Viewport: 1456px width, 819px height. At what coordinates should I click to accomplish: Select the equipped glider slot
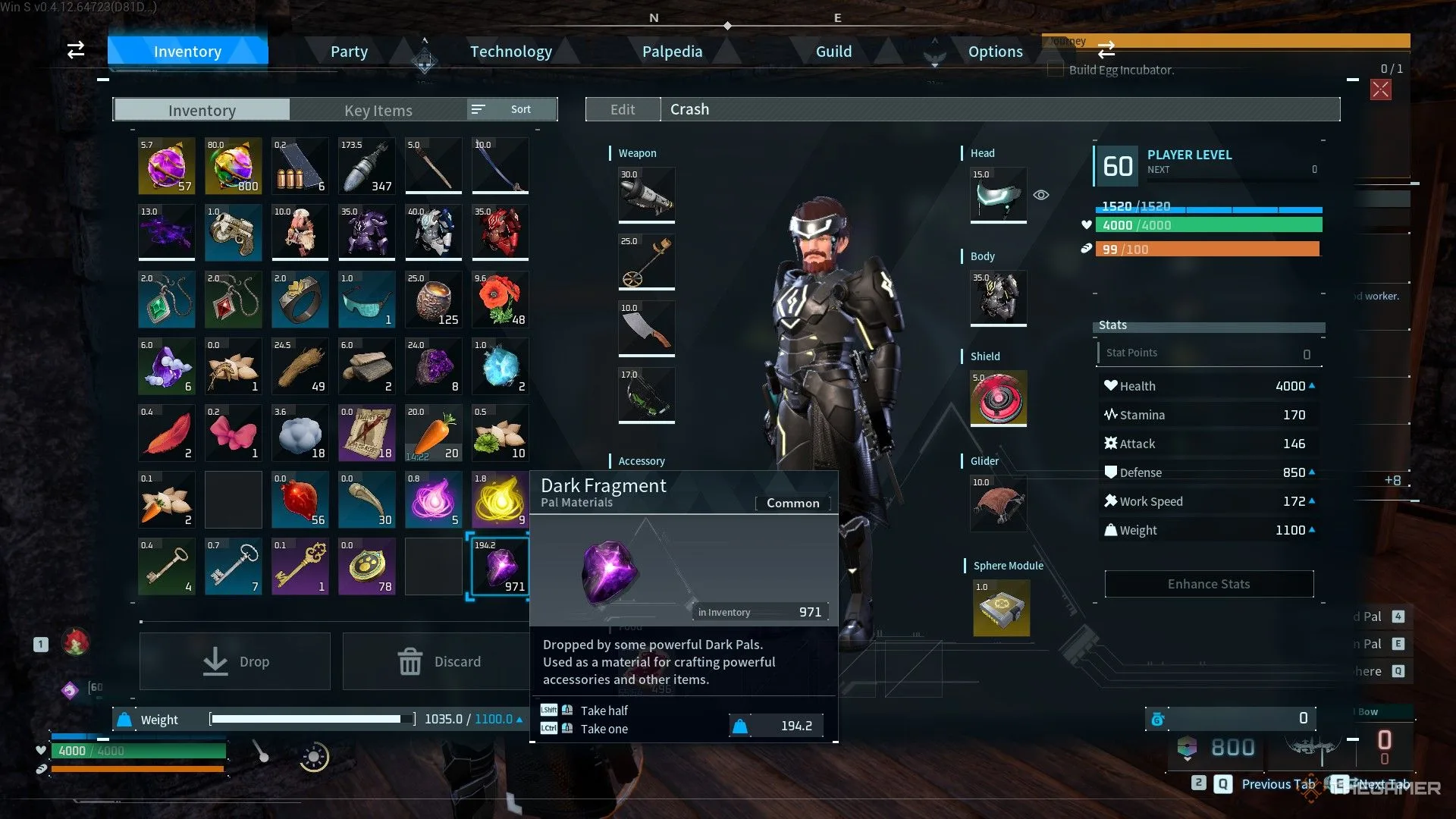tap(999, 503)
